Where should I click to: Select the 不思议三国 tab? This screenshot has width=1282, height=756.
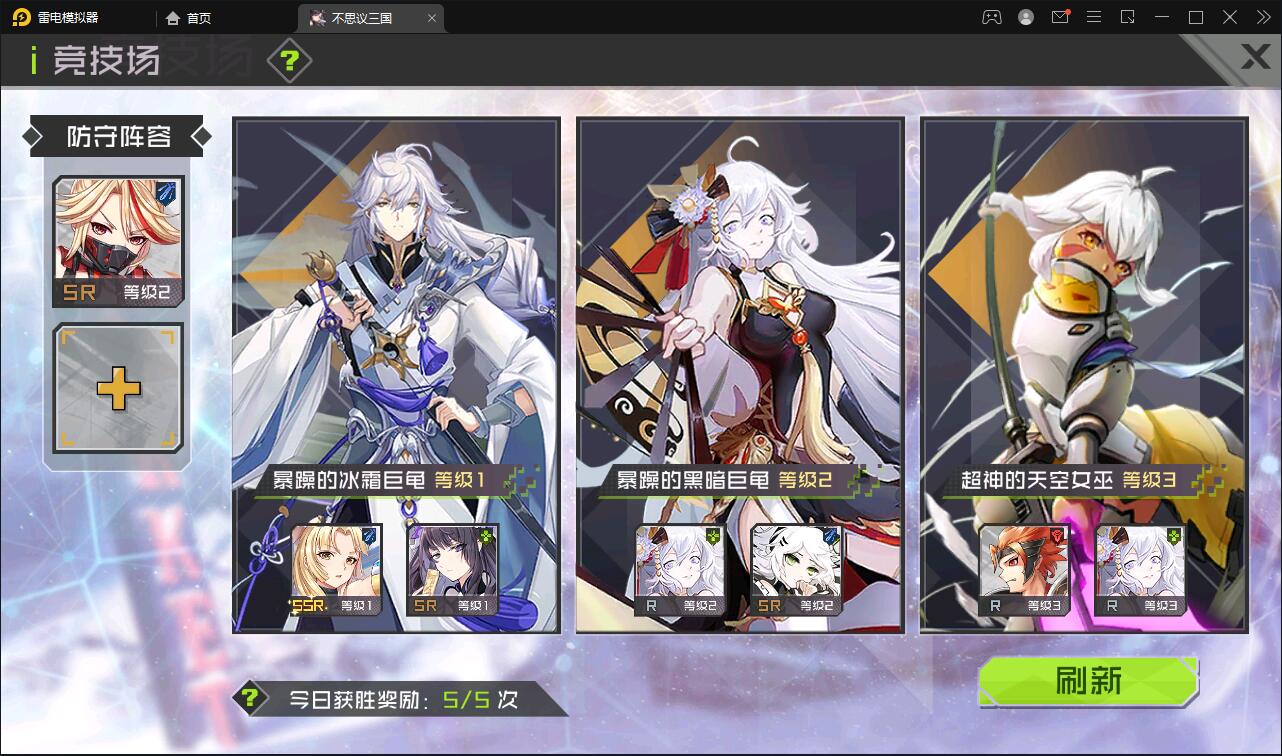coord(360,18)
